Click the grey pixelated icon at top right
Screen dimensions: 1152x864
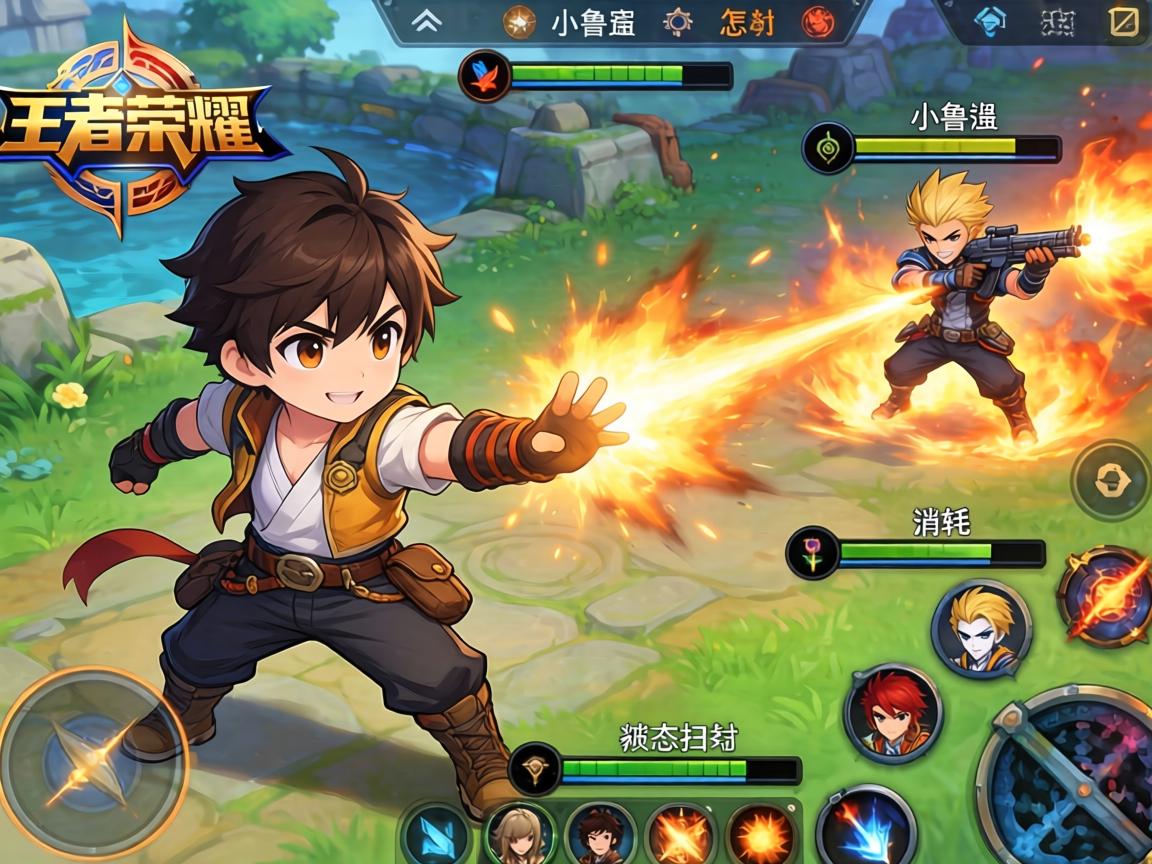[x=1056, y=23]
